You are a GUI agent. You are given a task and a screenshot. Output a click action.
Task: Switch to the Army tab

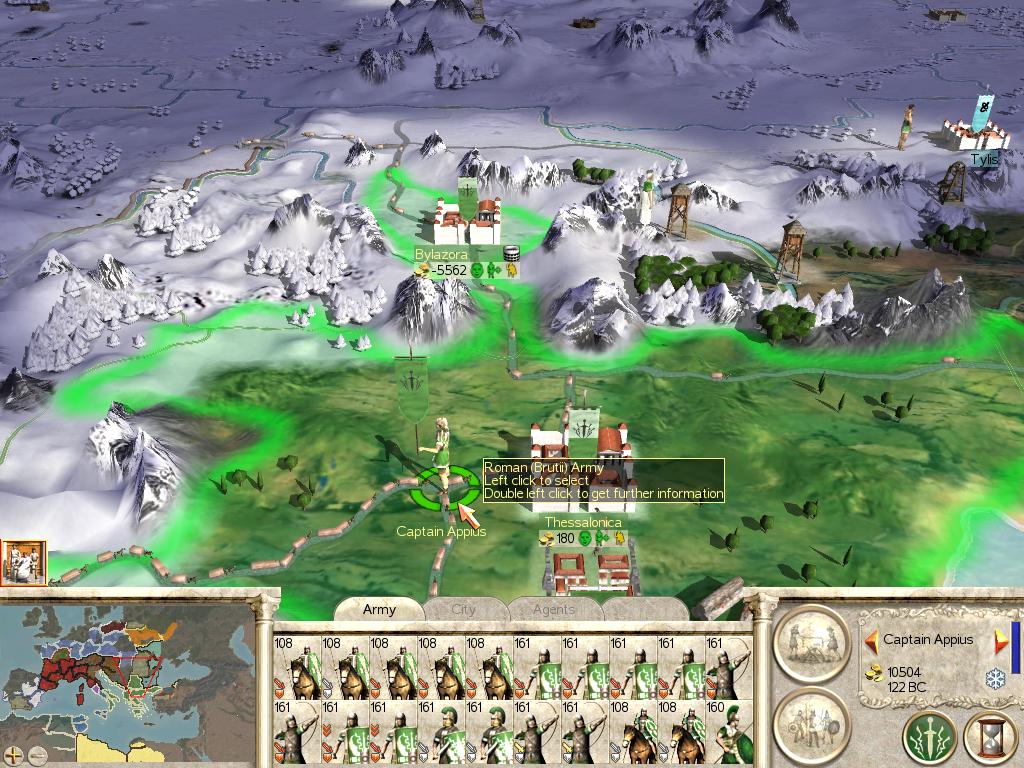(x=379, y=609)
